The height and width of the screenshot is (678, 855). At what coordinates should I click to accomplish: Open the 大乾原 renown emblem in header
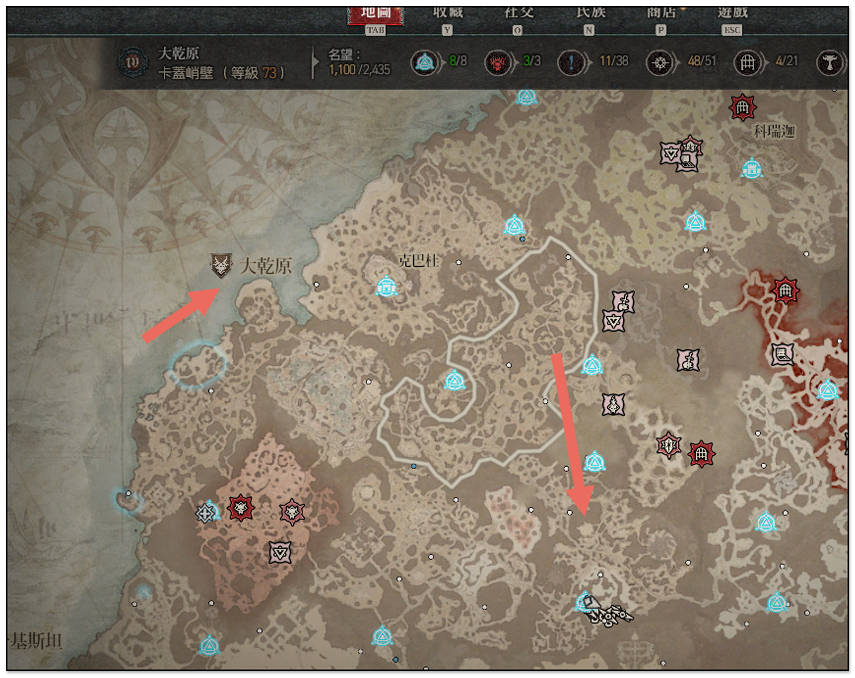(x=130, y=62)
